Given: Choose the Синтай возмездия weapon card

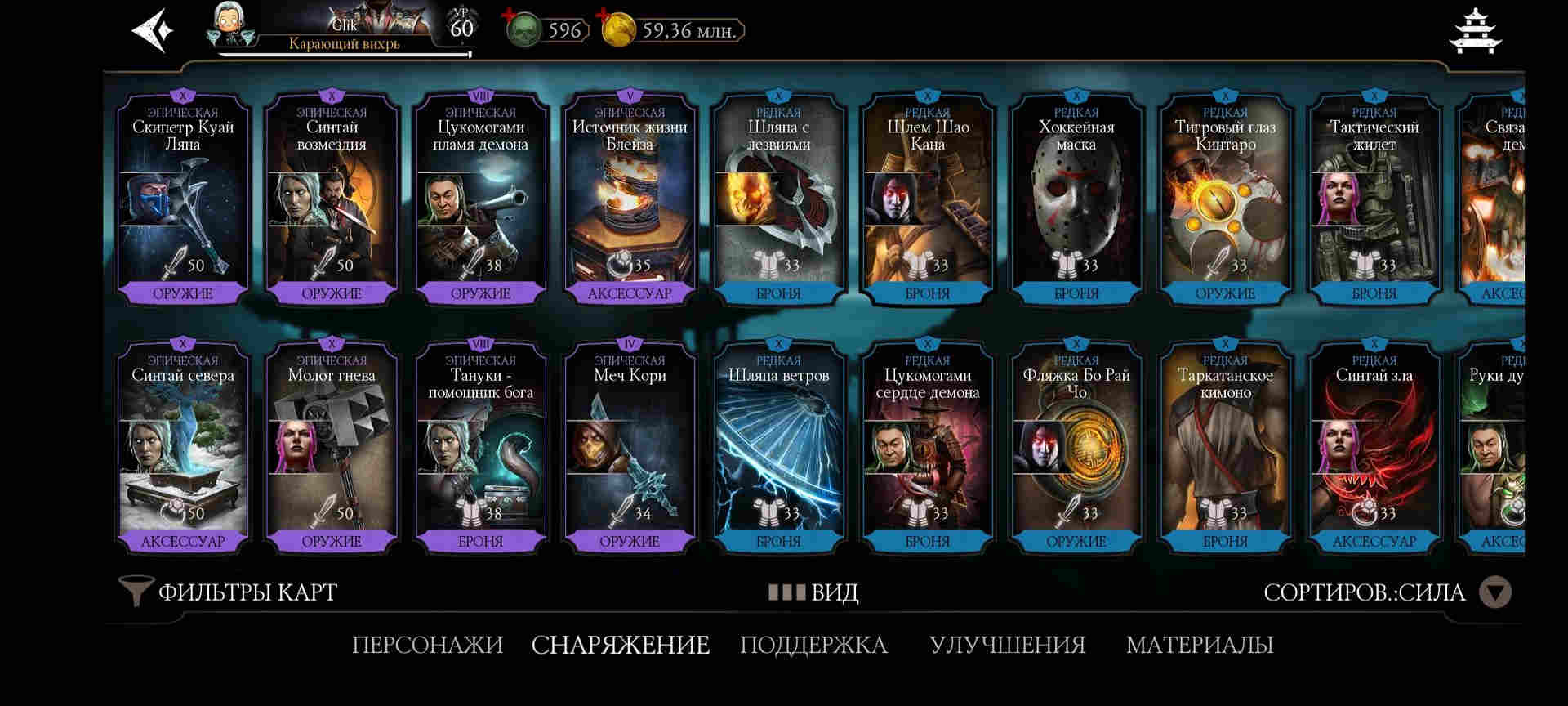Looking at the screenshot, I should pos(332,200).
